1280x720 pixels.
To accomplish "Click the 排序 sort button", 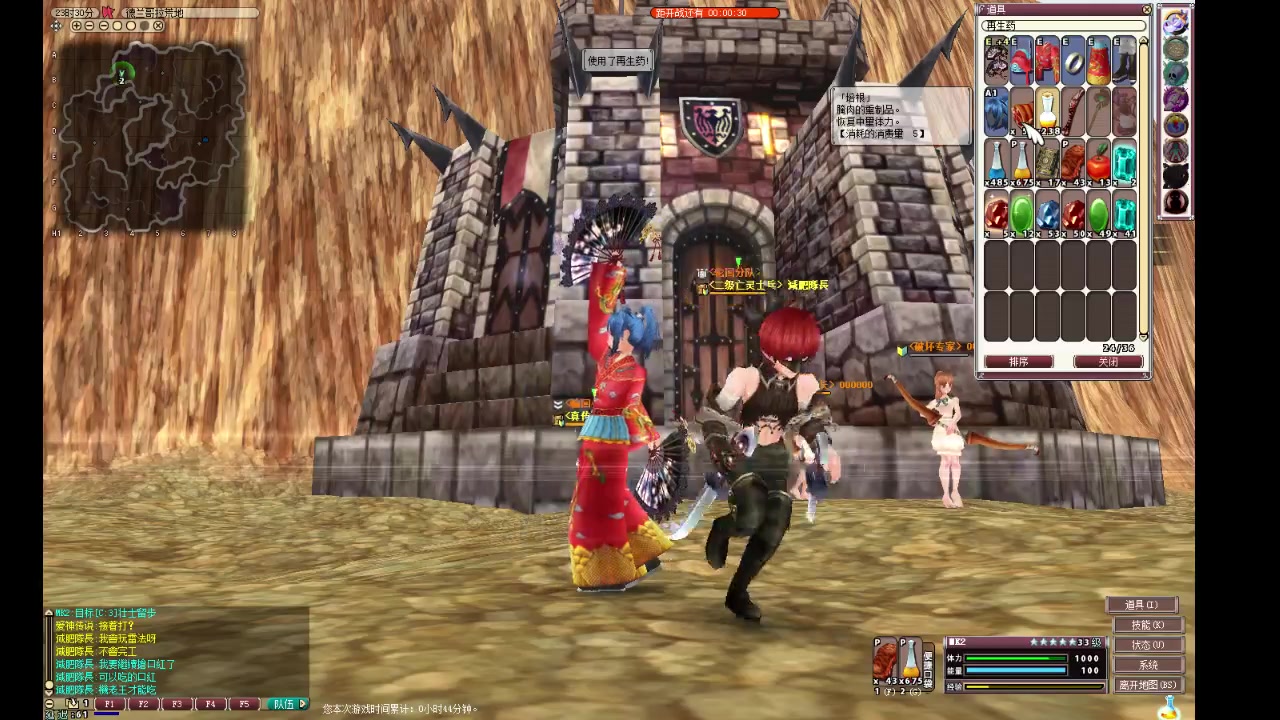I will [x=1018, y=362].
